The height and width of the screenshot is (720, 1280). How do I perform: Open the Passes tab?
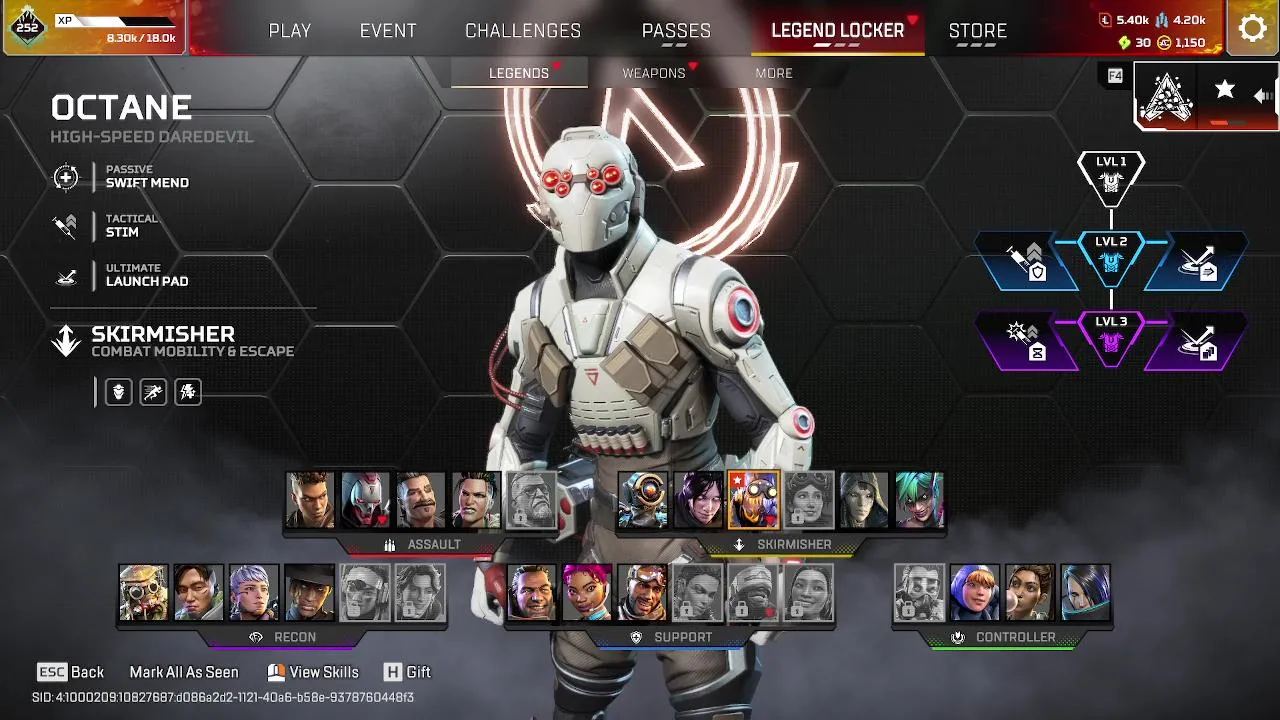click(676, 31)
